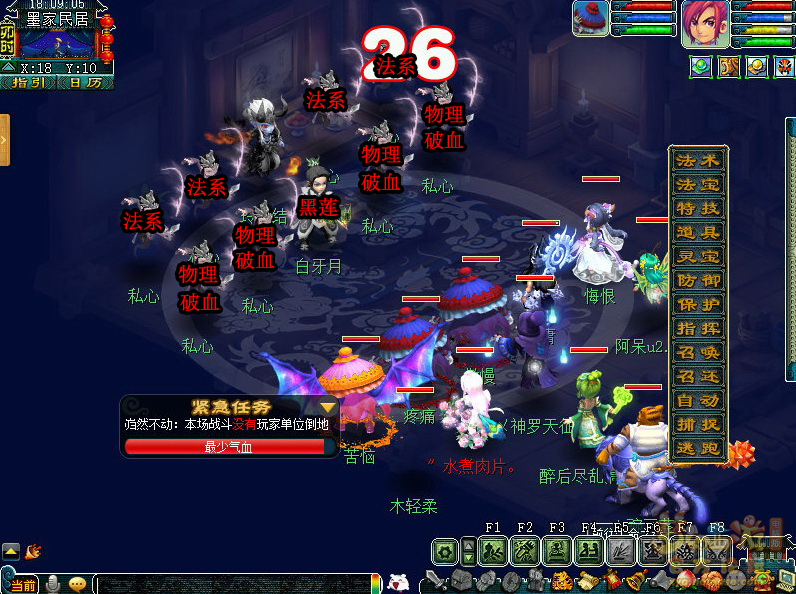
Task: Click the red-haired player character portrait
Action: [x=706, y=24]
